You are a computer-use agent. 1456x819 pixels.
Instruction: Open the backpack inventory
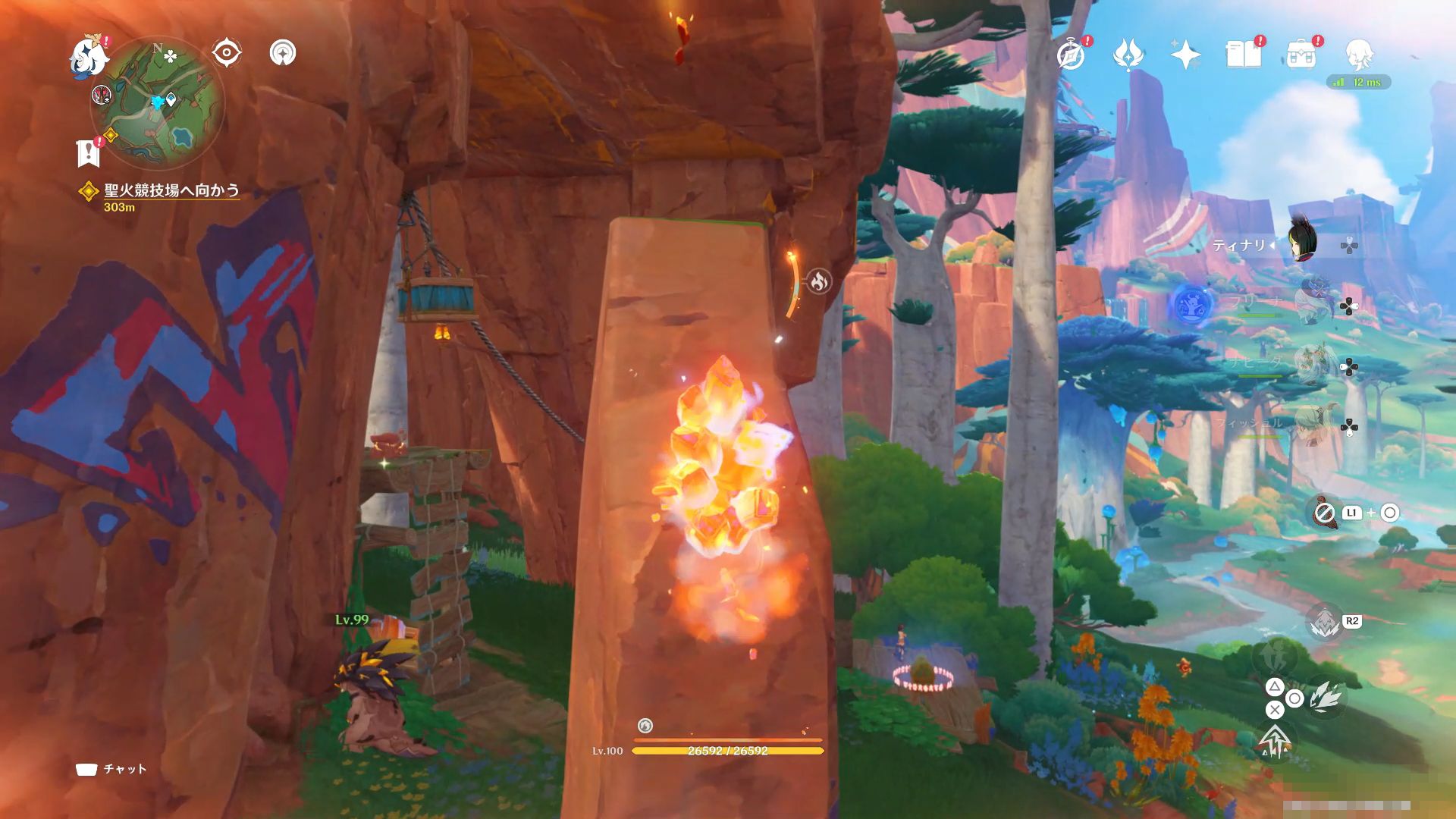pyautogui.click(x=1301, y=55)
